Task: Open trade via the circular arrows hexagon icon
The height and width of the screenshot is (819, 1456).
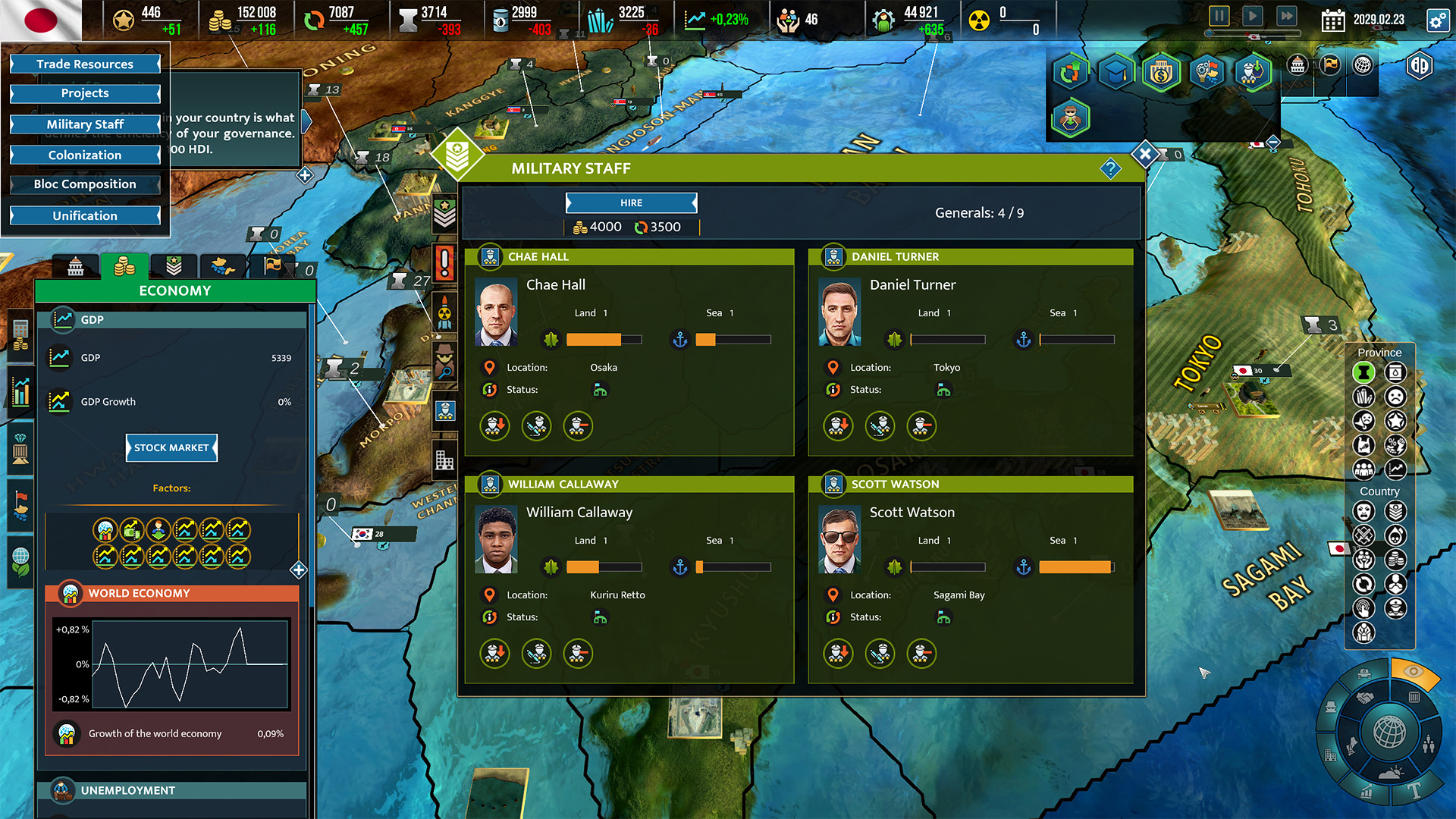Action: click(x=1072, y=73)
